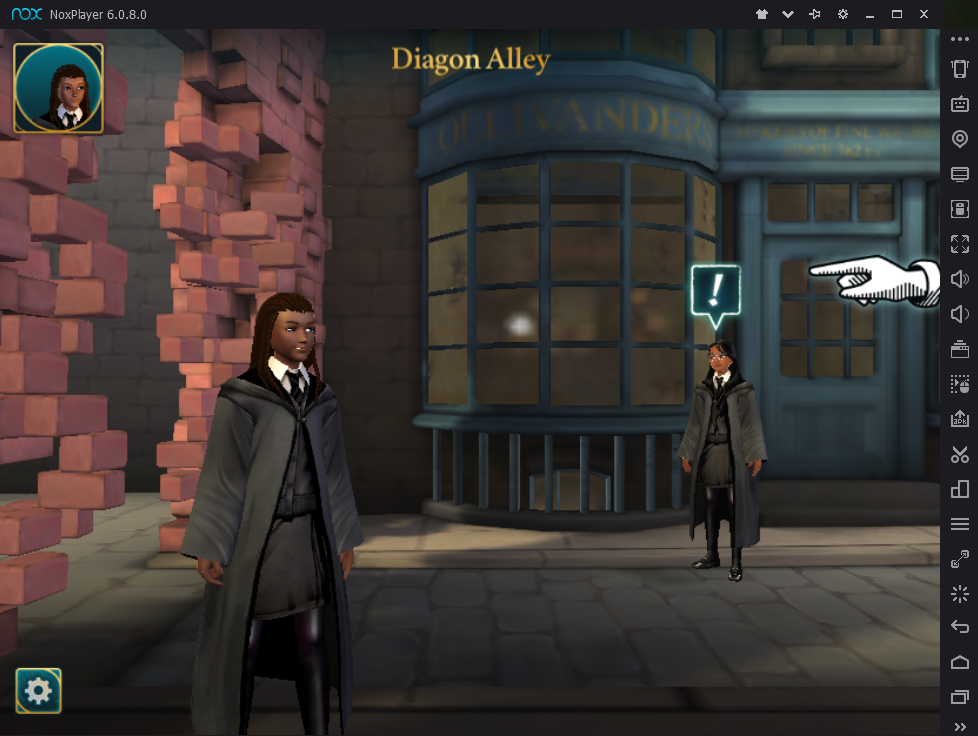Click the emulator back arrow button

click(x=960, y=627)
